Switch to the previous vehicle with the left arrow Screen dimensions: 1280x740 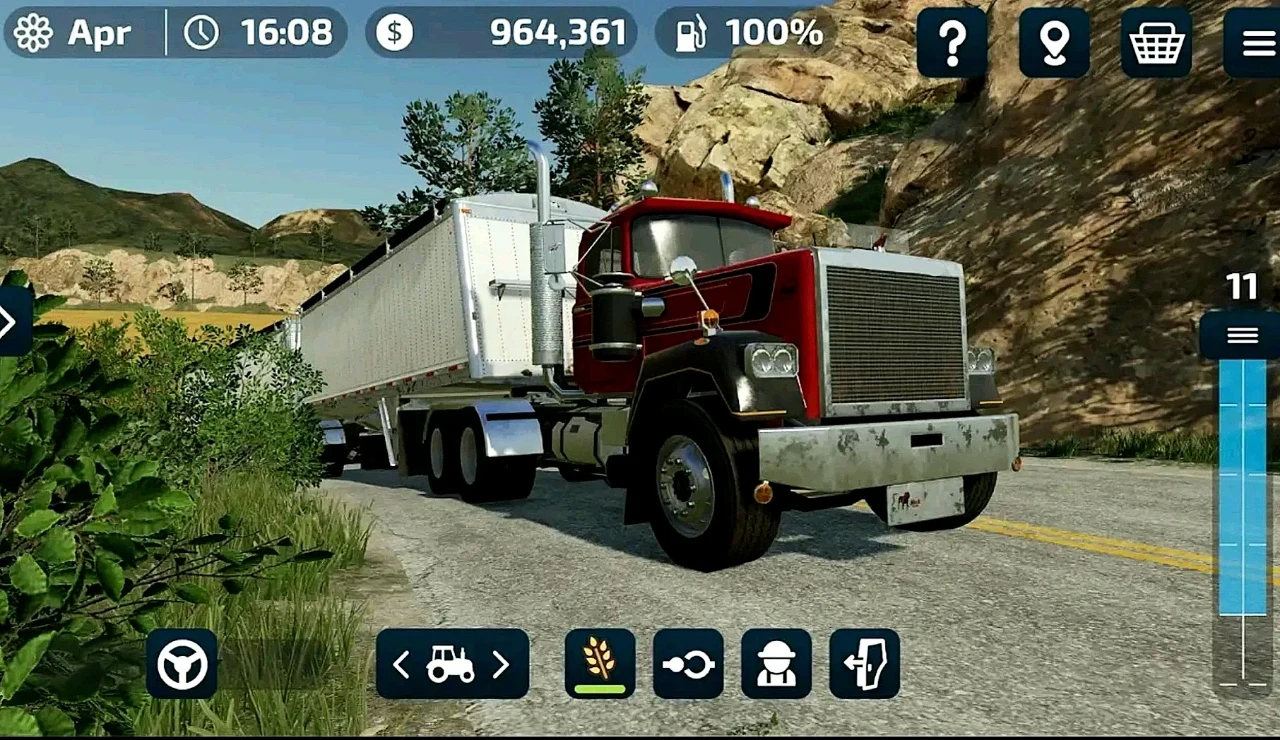[x=402, y=664]
